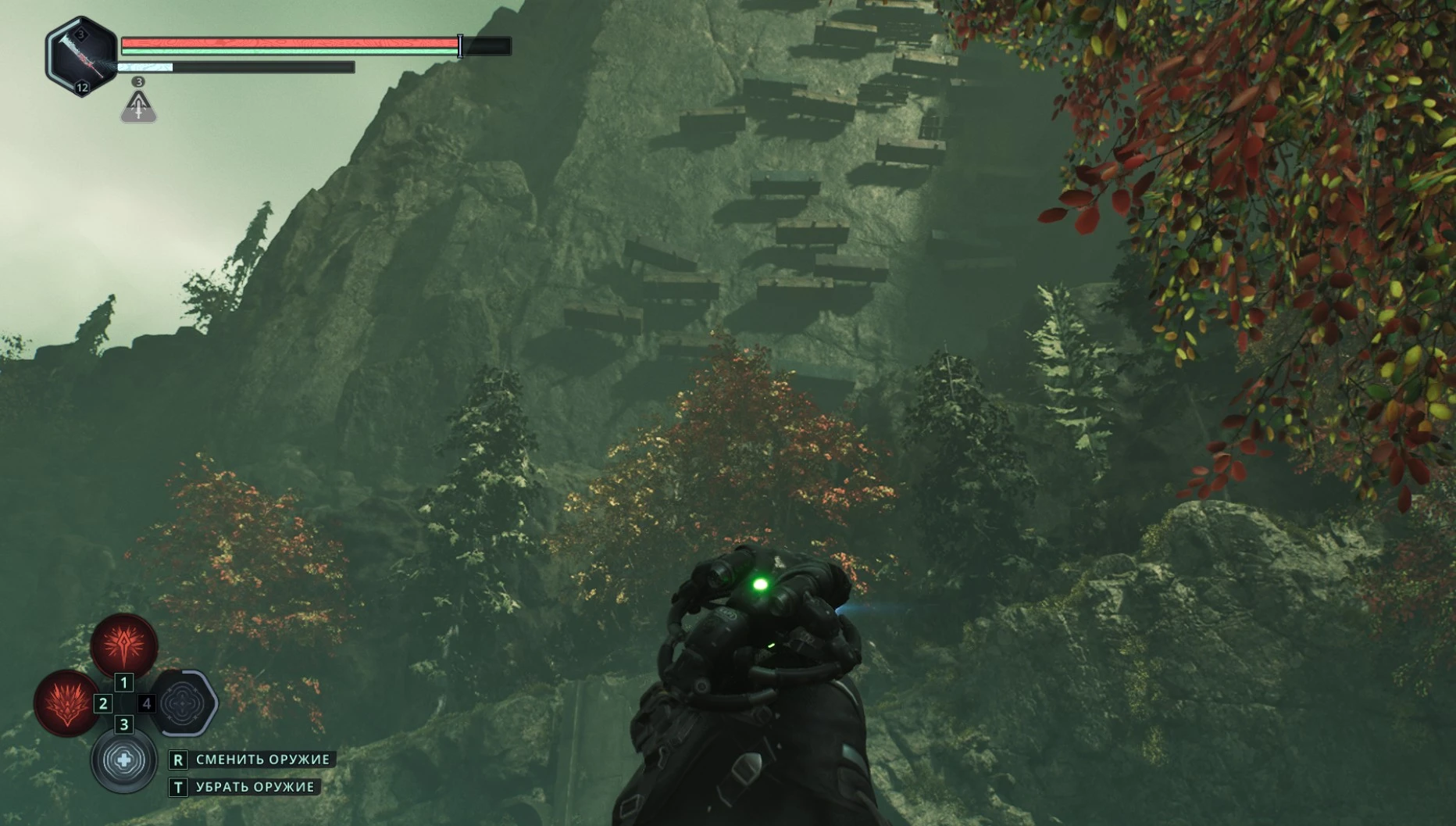Select the equipped sword weapon hexagon icon
The width and height of the screenshot is (1456, 826).
82,57
